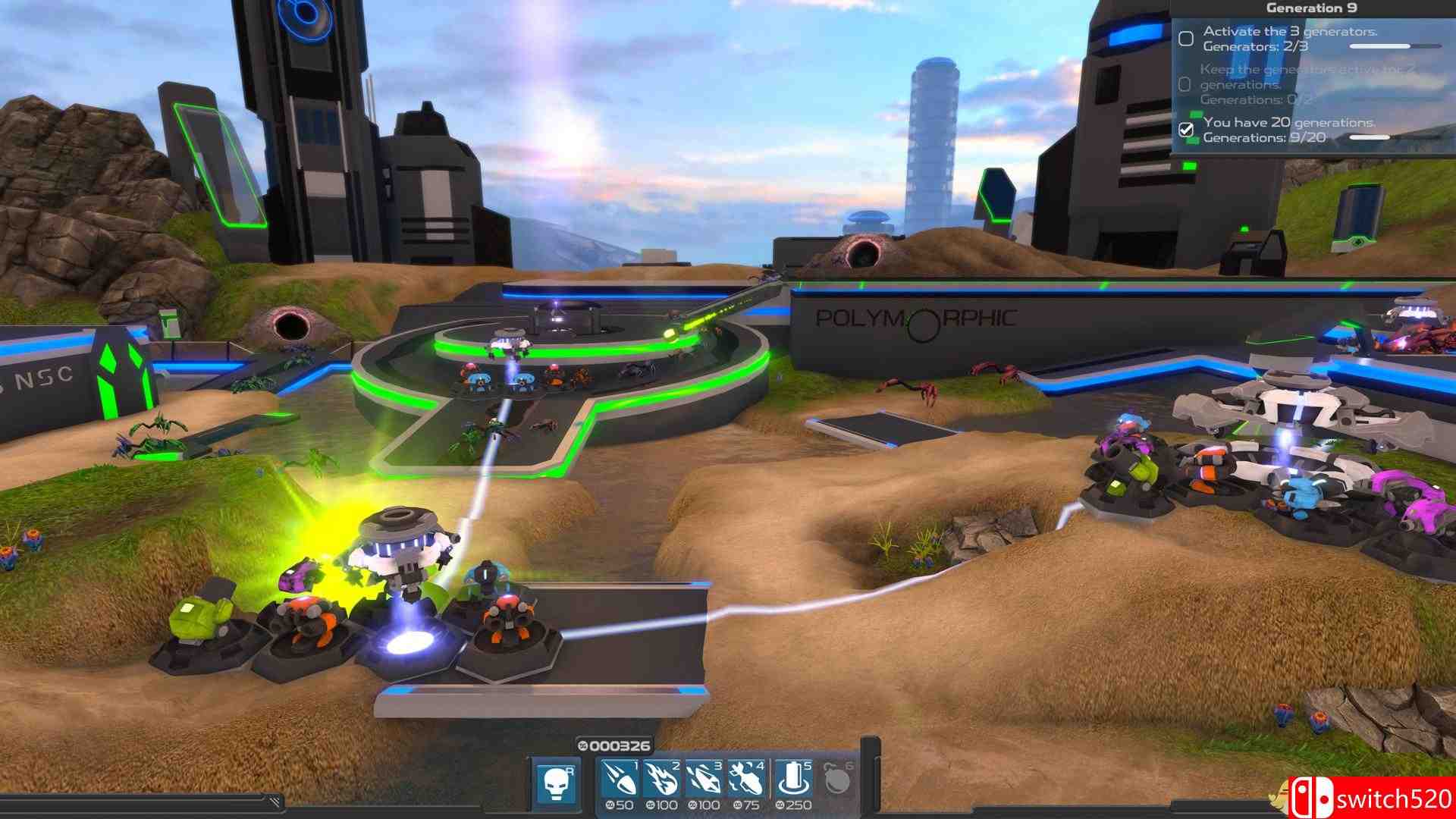This screenshot has width=1456, height=819.
Task: Click the locked grayed-out slot 6 ability
Action: click(x=837, y=779)
